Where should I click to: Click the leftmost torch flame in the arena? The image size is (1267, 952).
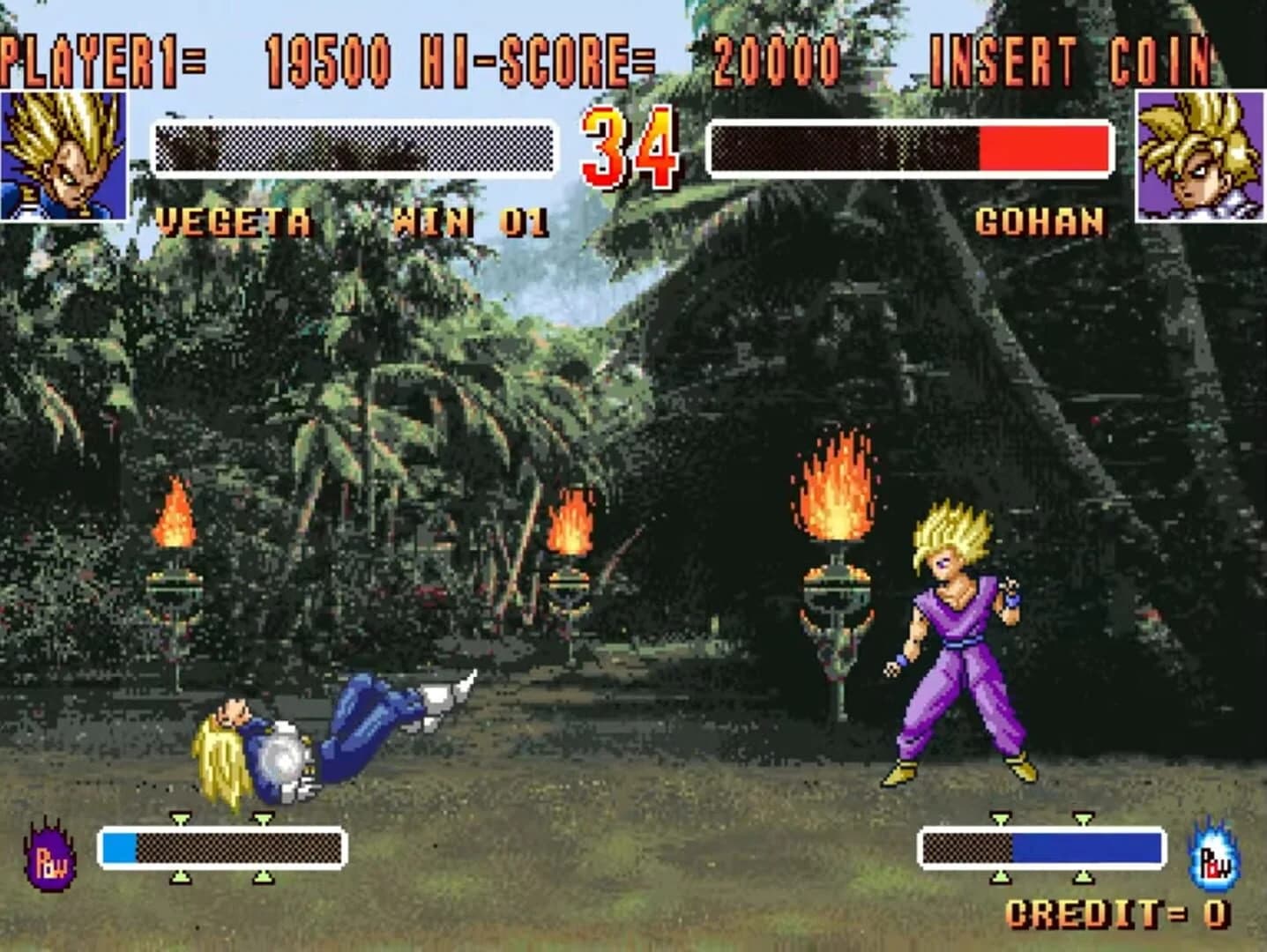tap(176, 511)
